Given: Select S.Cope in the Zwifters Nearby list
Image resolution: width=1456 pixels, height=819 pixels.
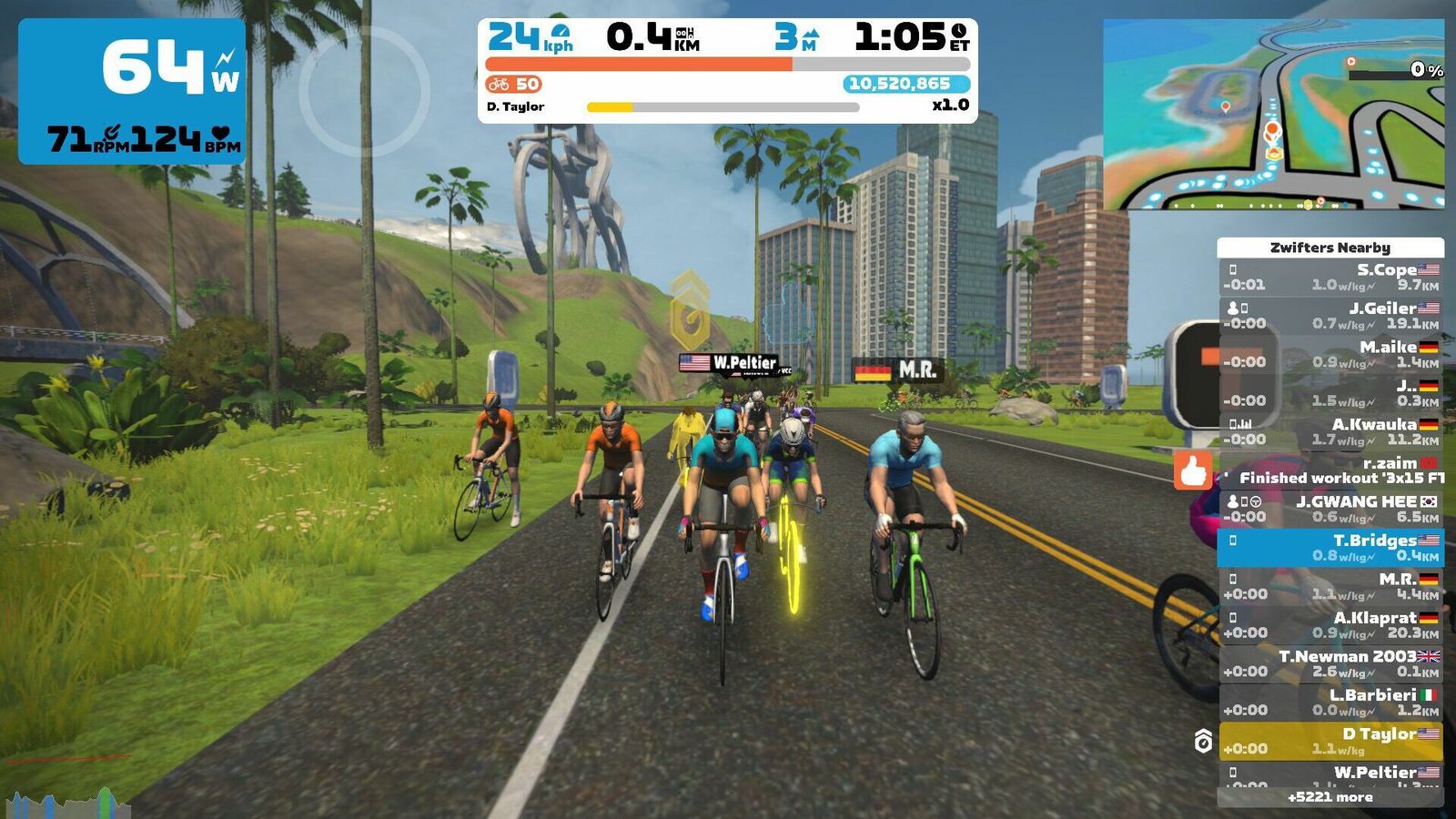Looking at the screenshot, I should point(1330,277).
